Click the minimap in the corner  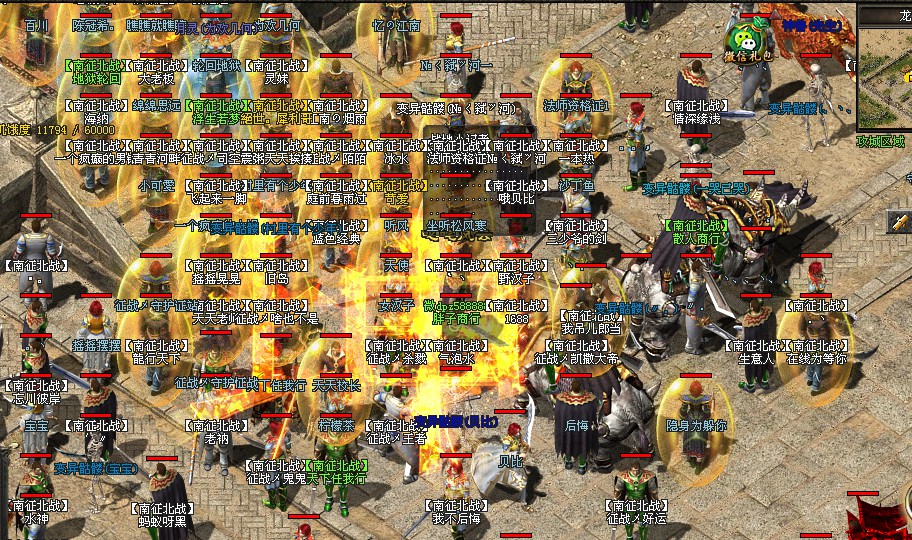pos(886,77)
